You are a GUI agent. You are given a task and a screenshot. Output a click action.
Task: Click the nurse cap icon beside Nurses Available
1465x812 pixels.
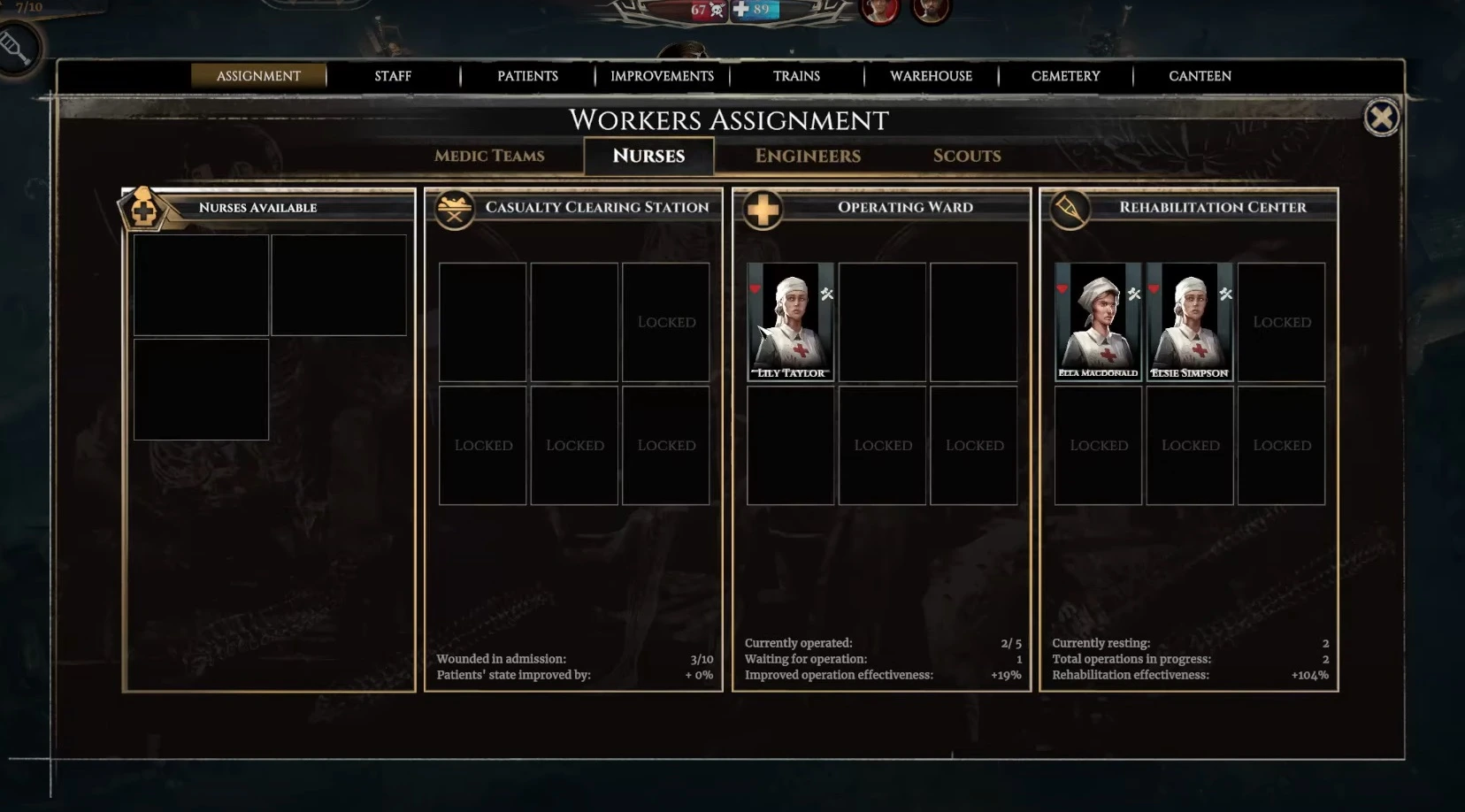pyautogui.click(x=144, y=210)
